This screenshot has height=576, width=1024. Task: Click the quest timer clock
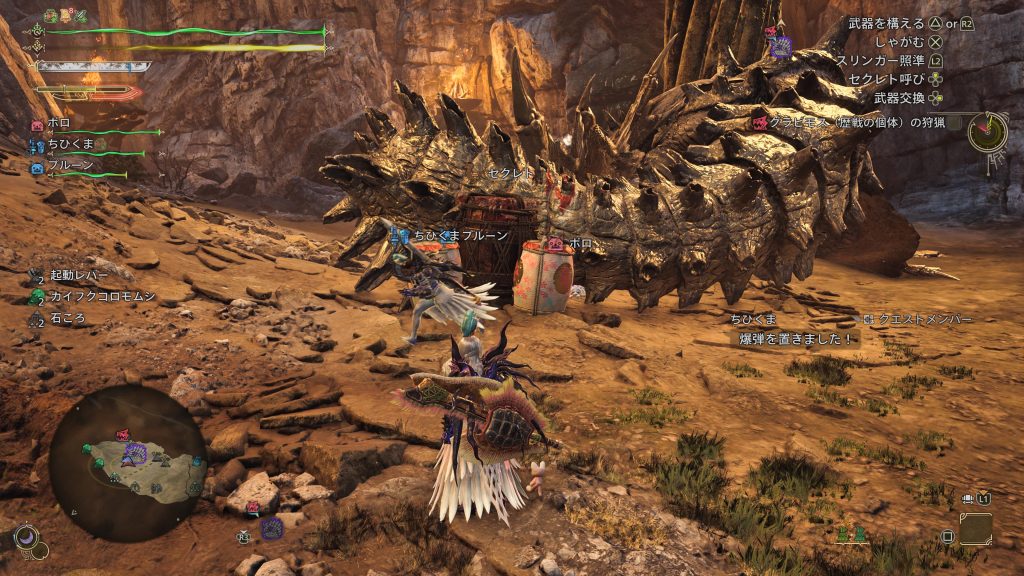[x=987, y=131]
